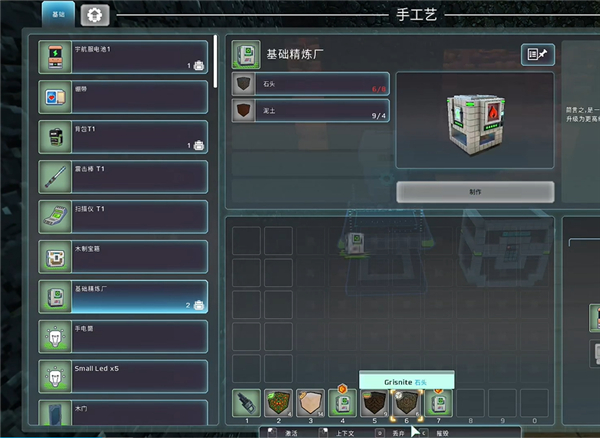This screenshot has width=600, height=438.
Task: Pick the 雷击棒 T1 recipe
Action: (x=122, y=176)
